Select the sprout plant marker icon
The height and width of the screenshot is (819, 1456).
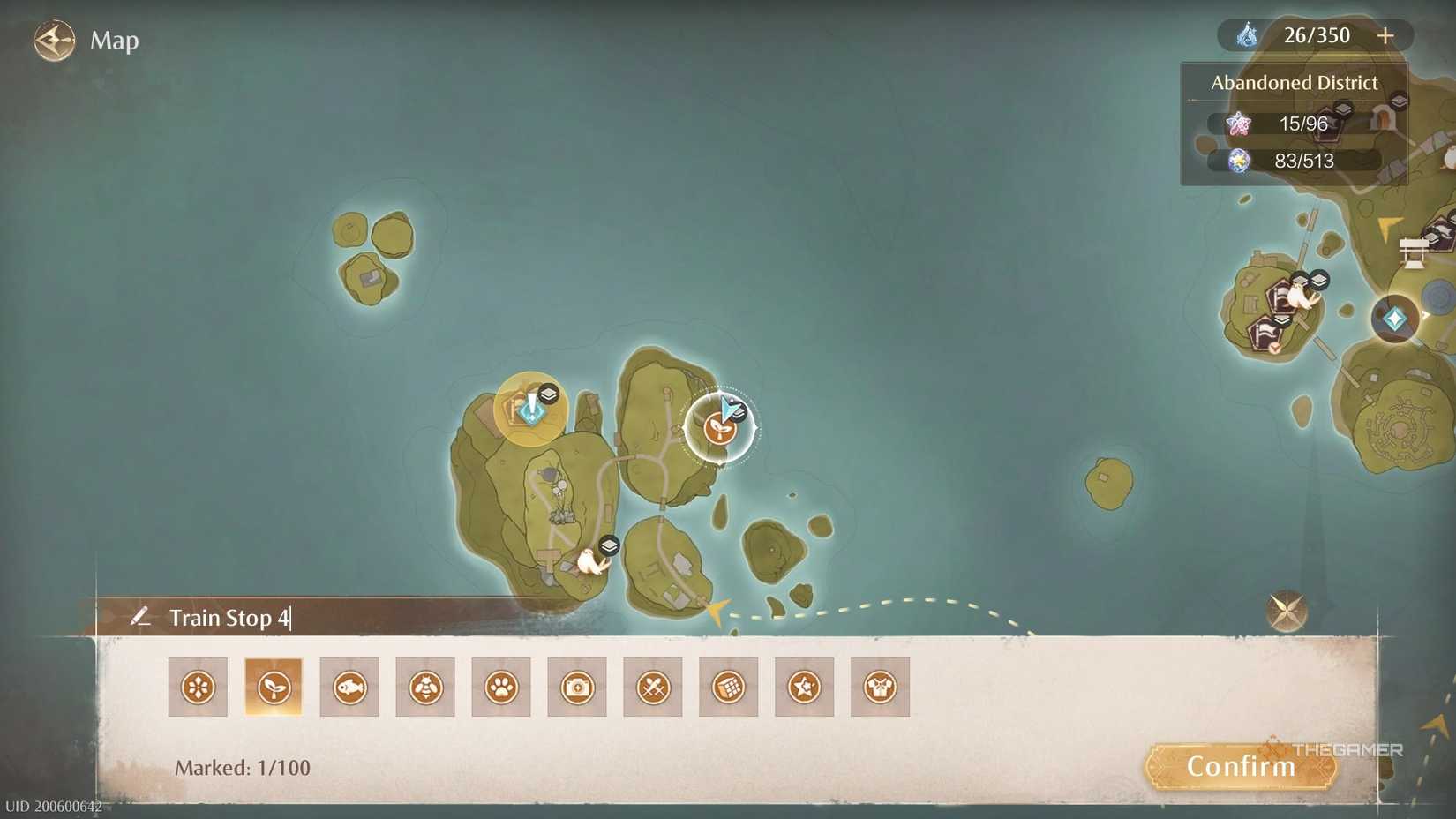pyautogui.click(x=274, y=687)
